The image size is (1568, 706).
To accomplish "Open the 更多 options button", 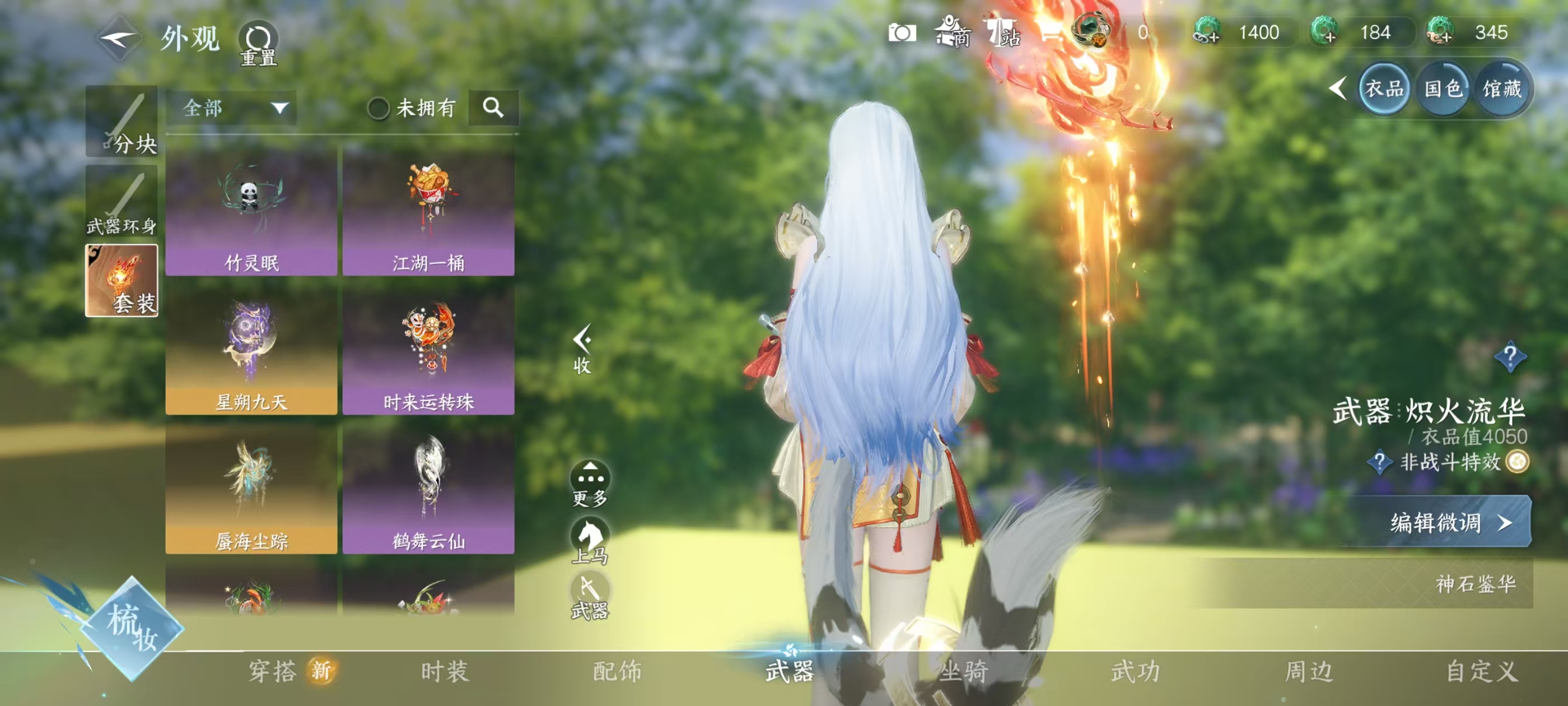I will click(590, 483).
